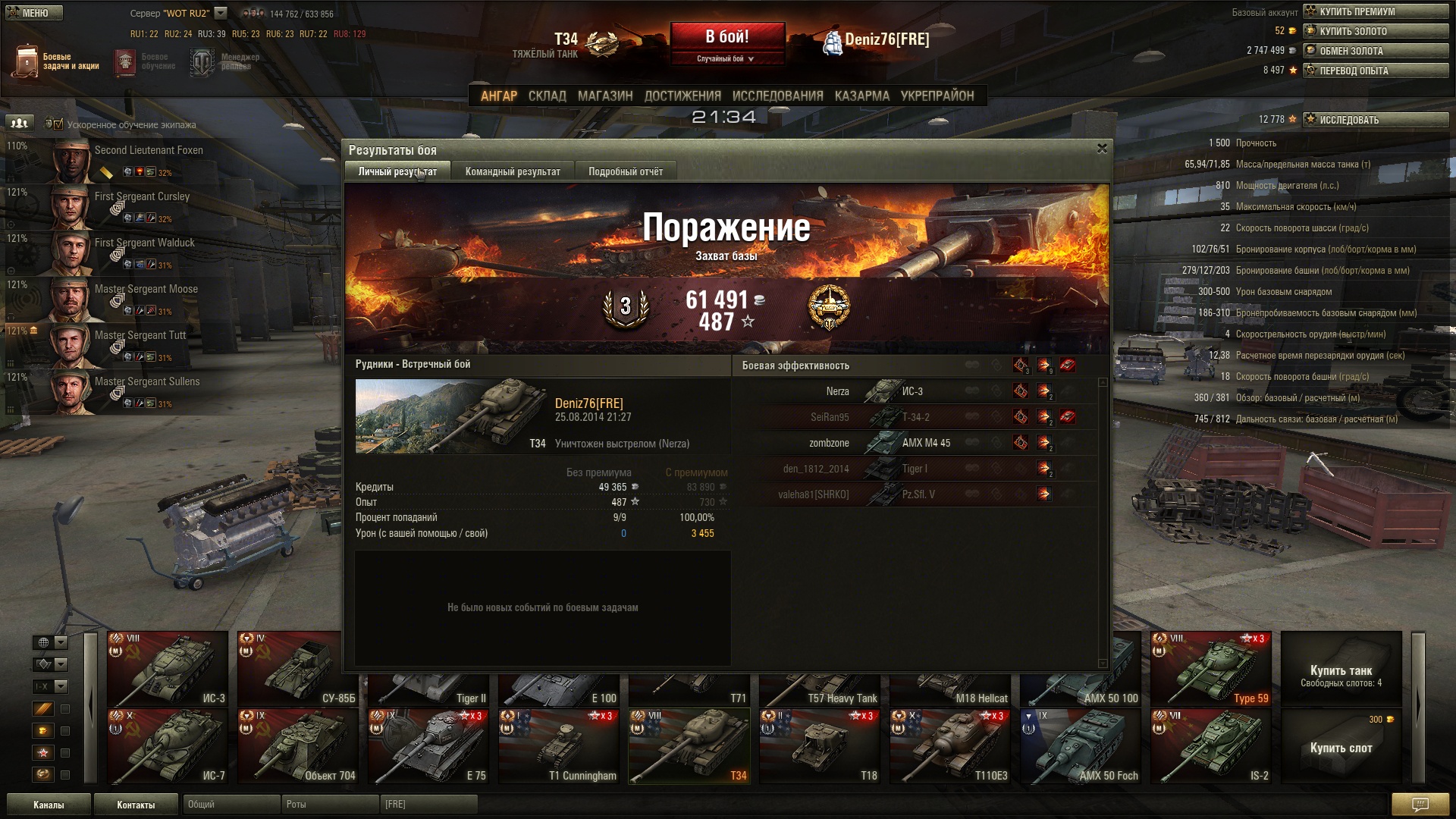Open the Контакты list
Screen dimensions: 1456x819
(x=136, y=805)
